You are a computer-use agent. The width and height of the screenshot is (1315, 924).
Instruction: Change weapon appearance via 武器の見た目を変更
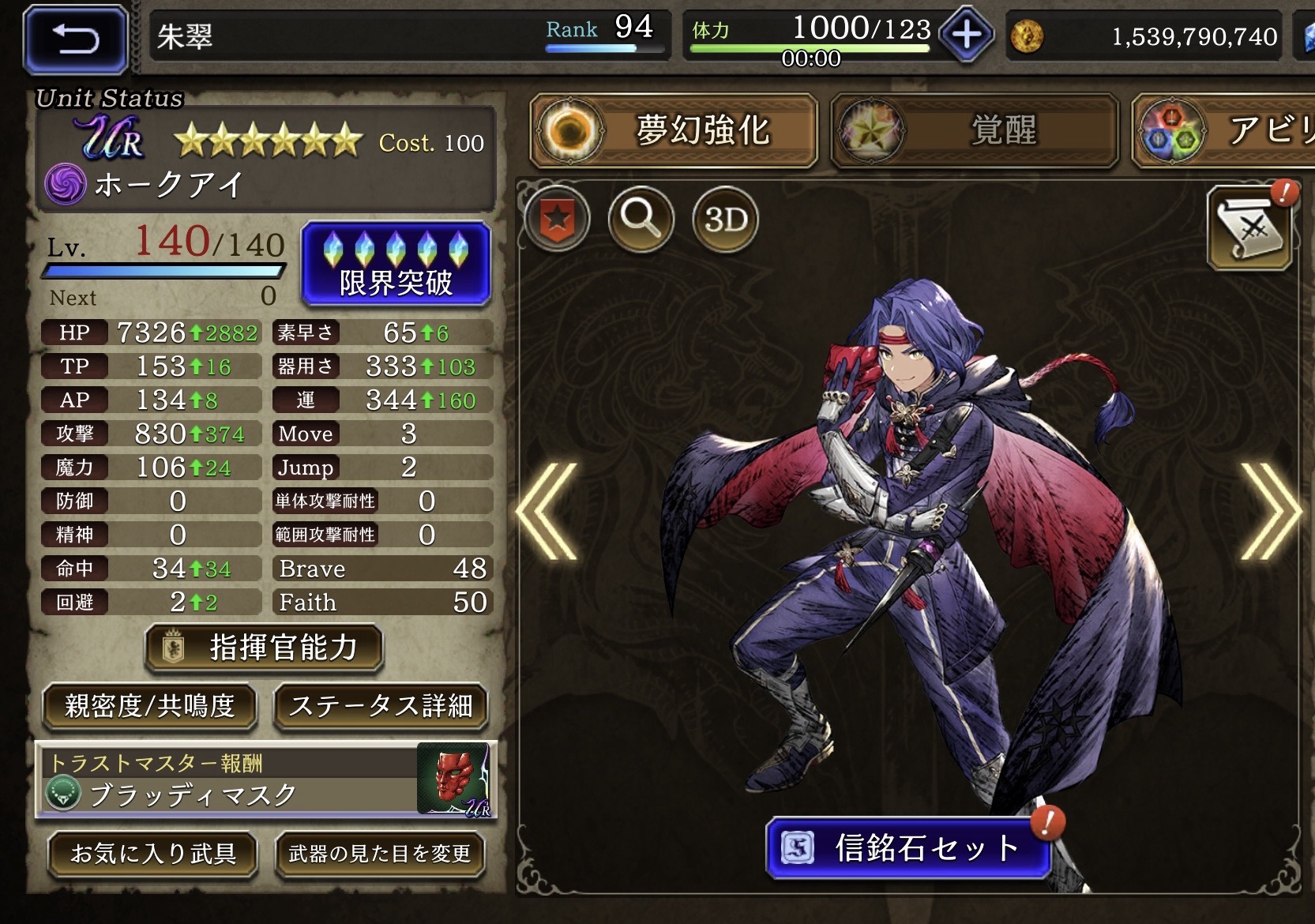[380, 854]
